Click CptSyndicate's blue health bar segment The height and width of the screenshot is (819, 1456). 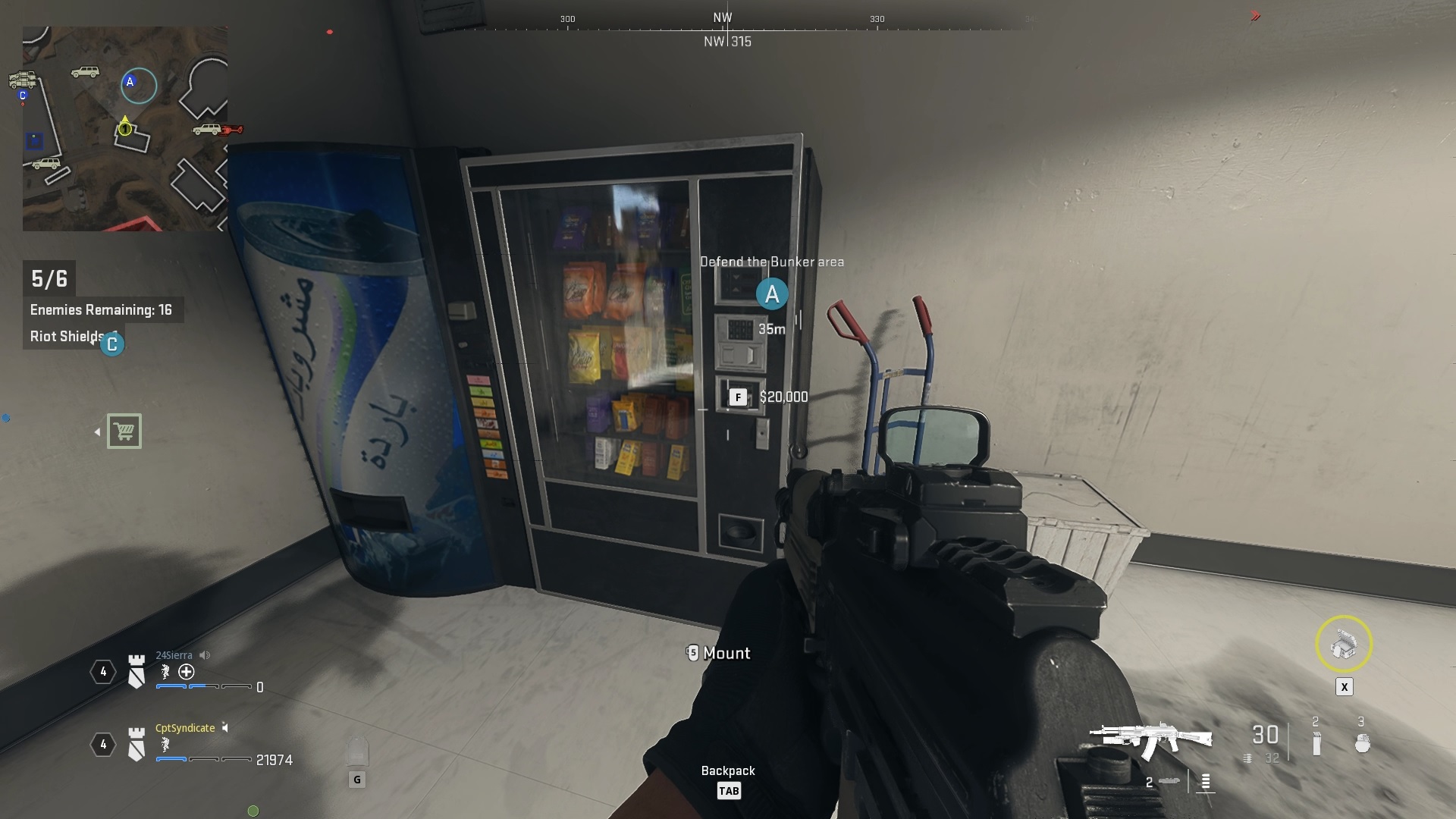click(171, 760)
